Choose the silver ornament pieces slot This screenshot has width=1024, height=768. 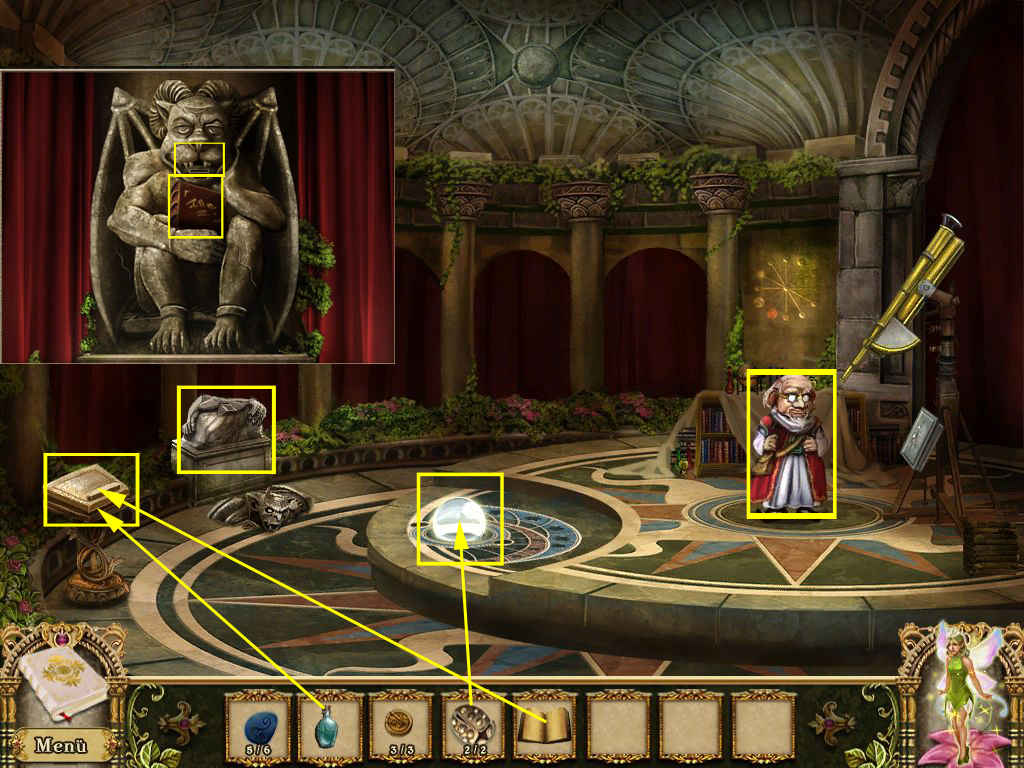pos(471,724)
